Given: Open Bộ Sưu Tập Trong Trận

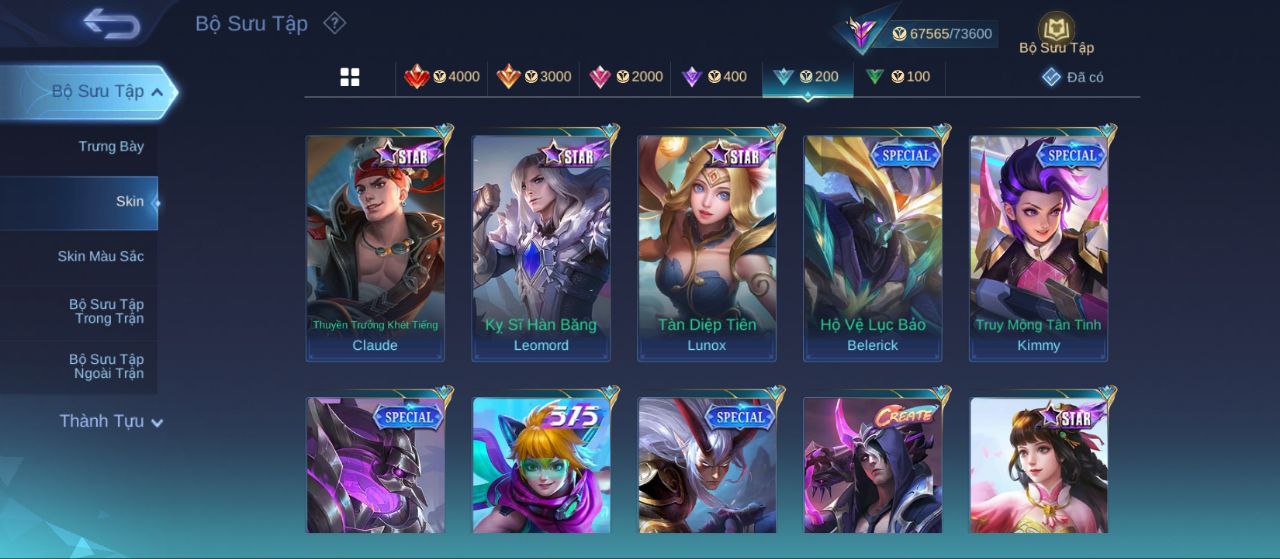Looking at the screenshot, I should [106, 311].
